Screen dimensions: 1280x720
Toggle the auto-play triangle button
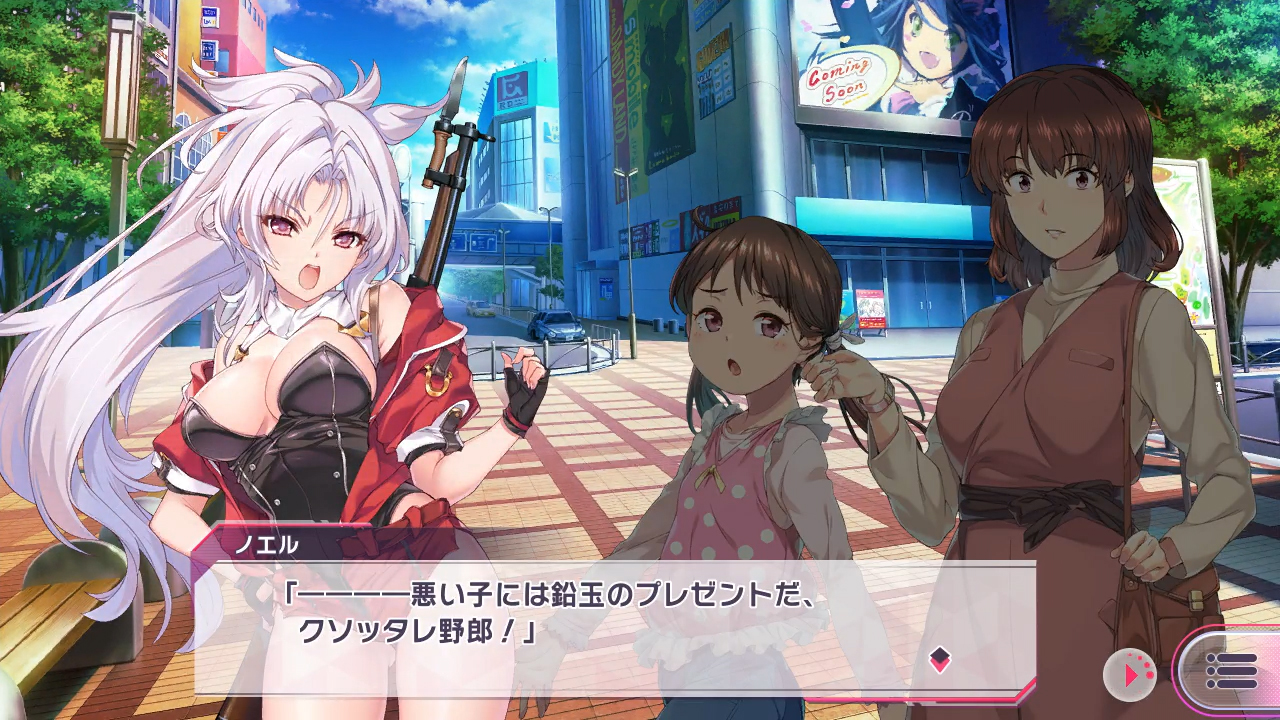[x=1129, y=675]
